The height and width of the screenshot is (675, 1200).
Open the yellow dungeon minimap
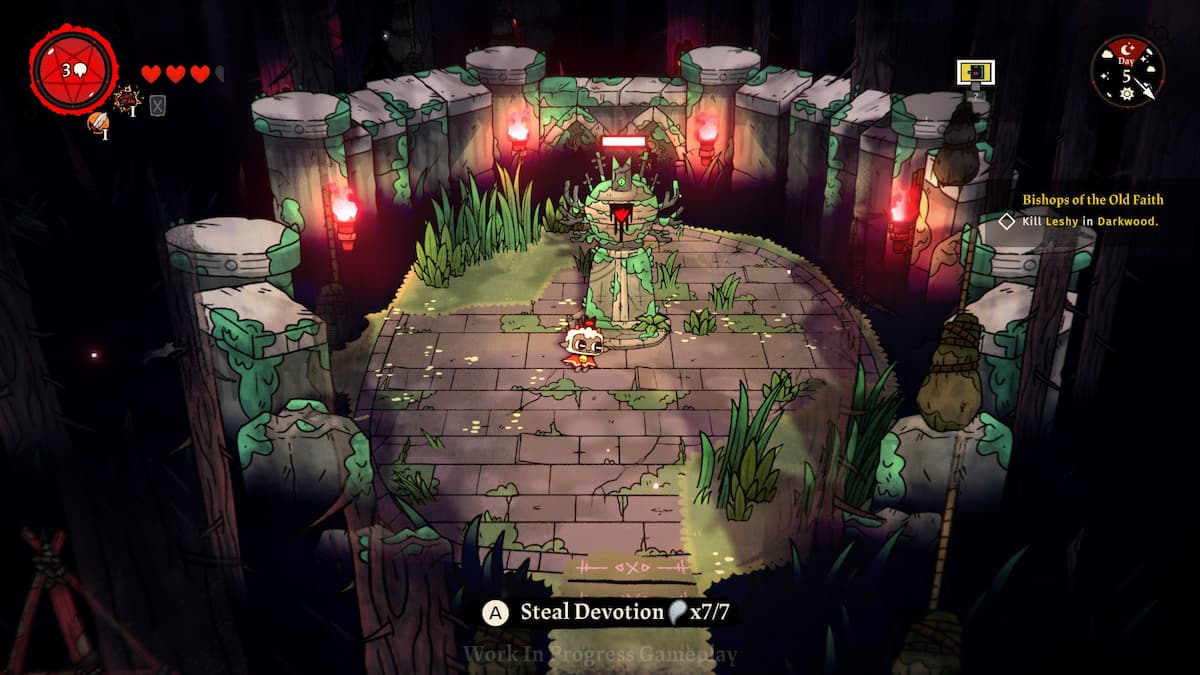tap(975, 72)
